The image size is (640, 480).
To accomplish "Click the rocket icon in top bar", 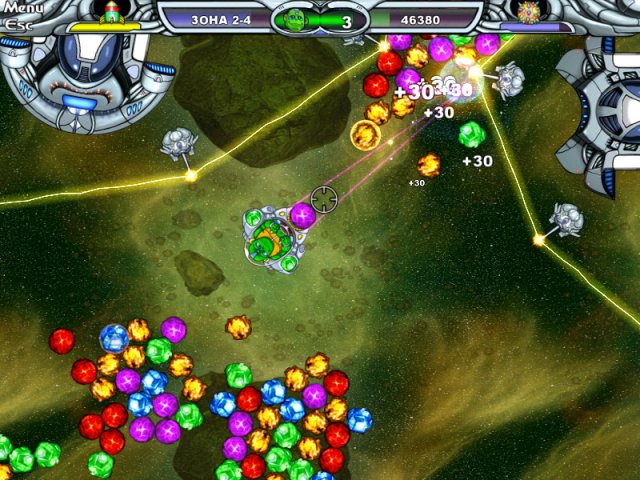I will click(112, 10).
